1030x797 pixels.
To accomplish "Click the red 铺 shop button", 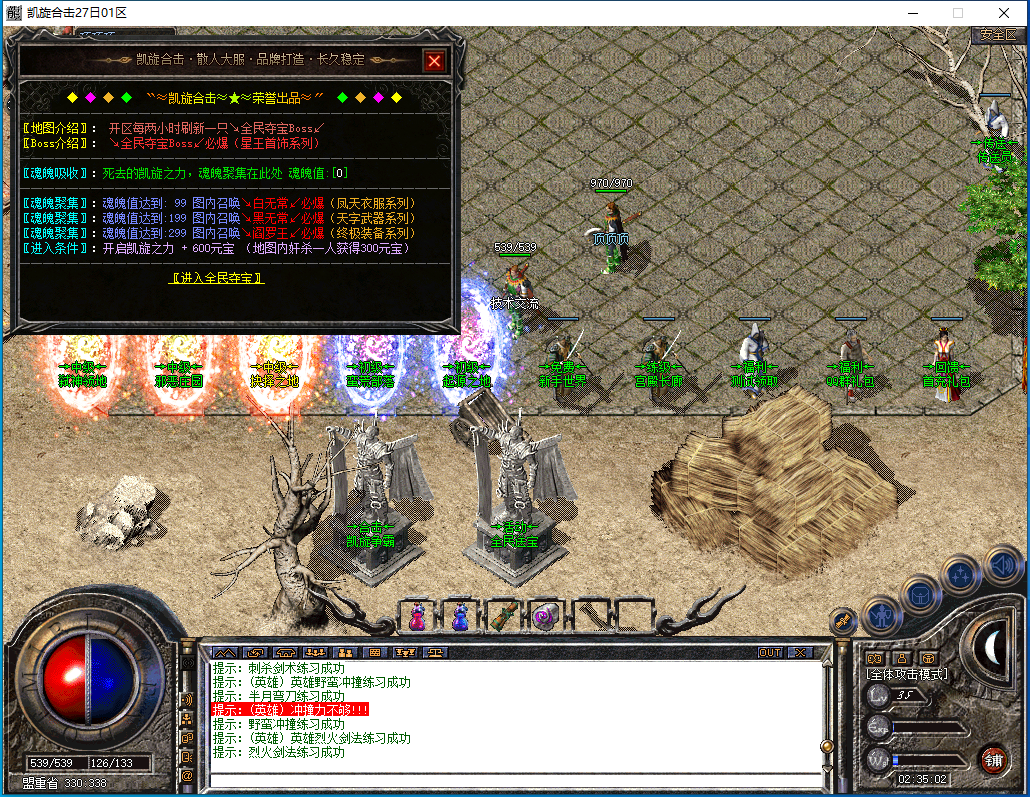I will (x=993, y=758).
